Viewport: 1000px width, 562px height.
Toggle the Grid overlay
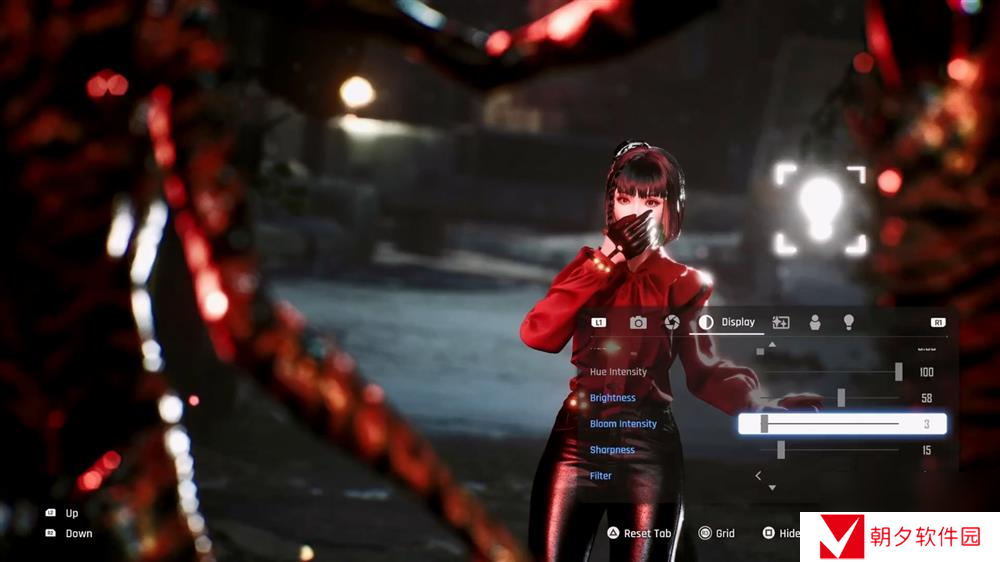(716, 533)
